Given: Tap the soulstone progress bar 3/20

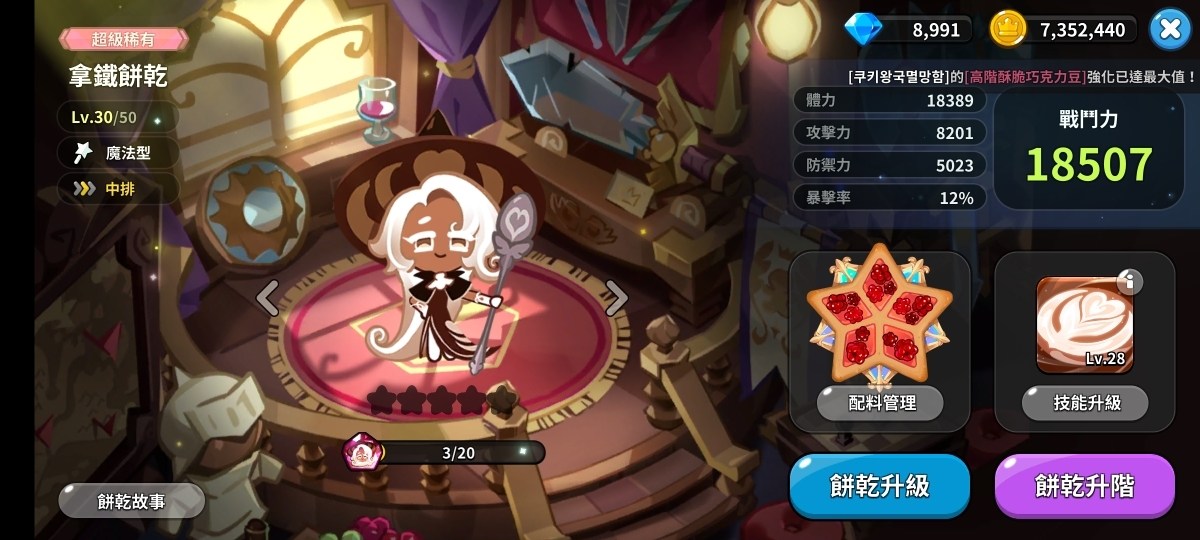Looking at the screenshot, I should click(x=458, y=453).
